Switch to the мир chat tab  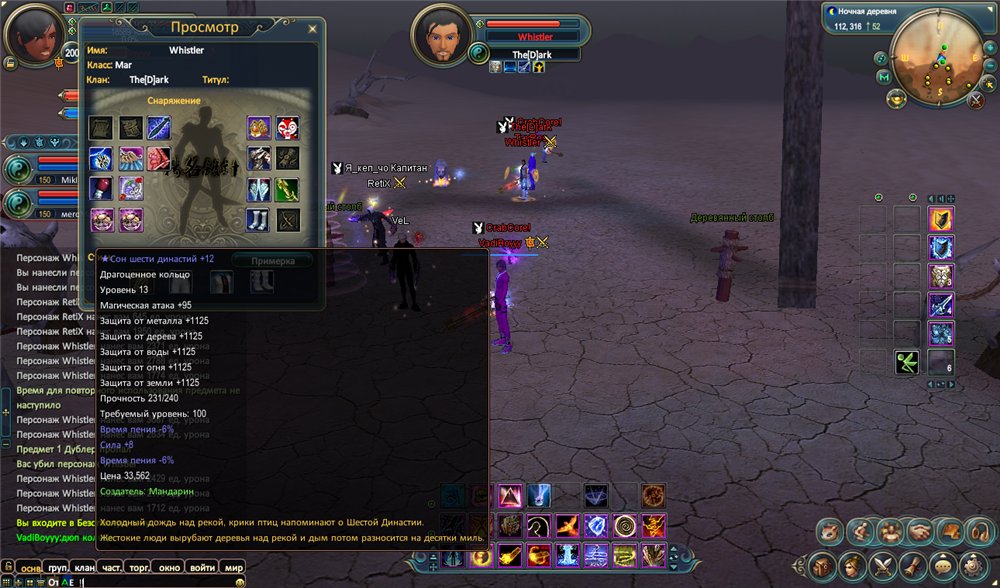point(234,568)
